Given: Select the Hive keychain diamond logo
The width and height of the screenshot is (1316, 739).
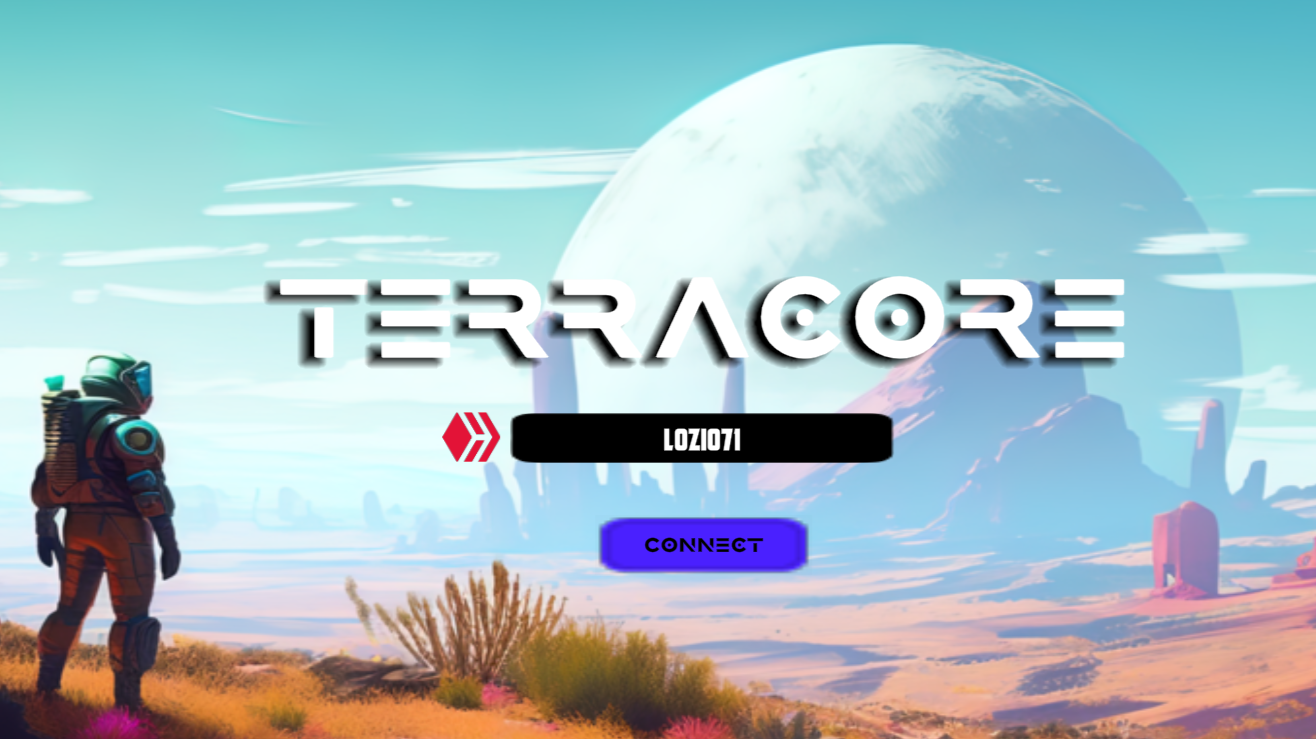Looking at the screenshot, I should (470, 437).
